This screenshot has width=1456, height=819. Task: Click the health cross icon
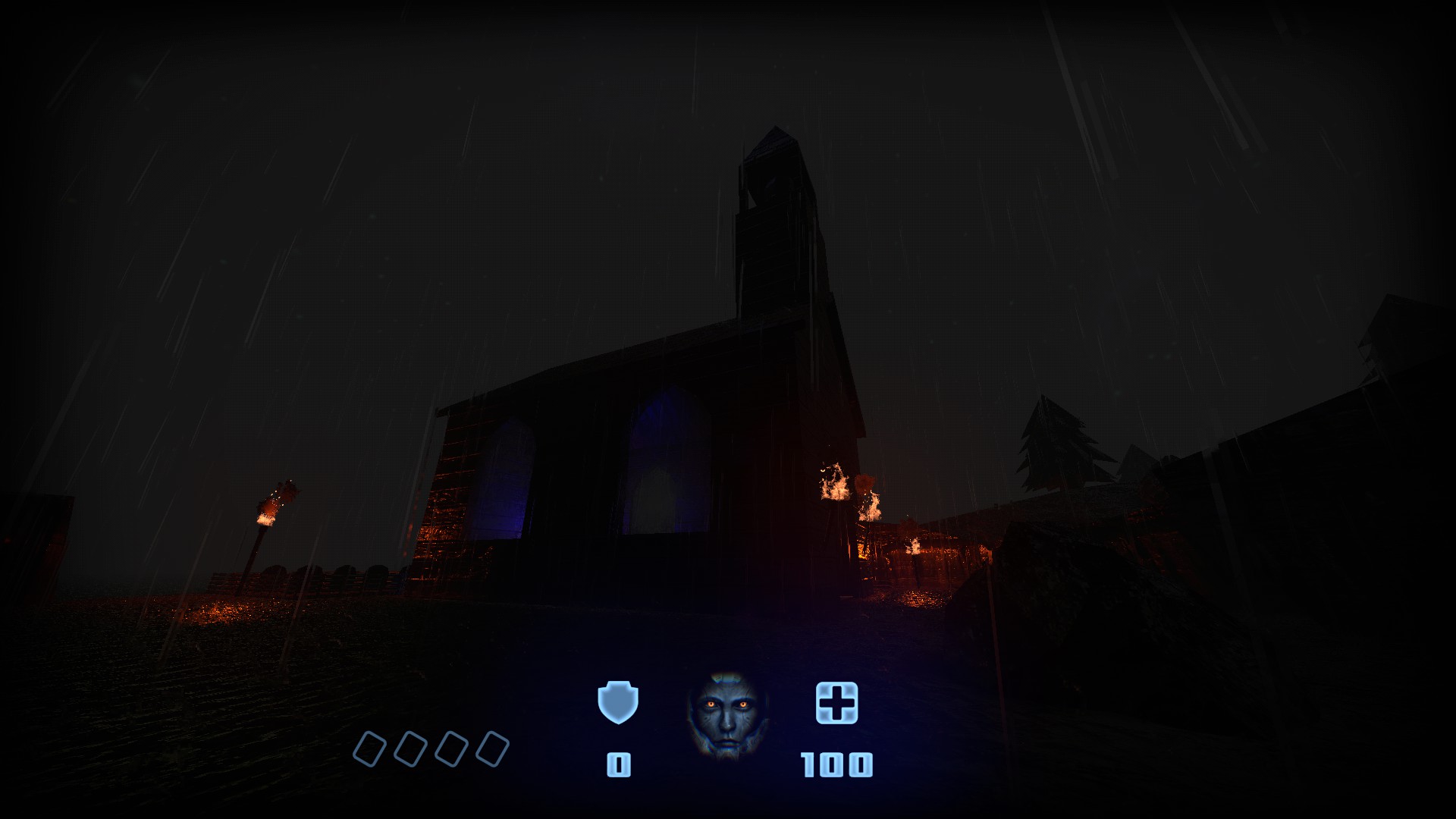pyautogui.click(x=836, y=702)
